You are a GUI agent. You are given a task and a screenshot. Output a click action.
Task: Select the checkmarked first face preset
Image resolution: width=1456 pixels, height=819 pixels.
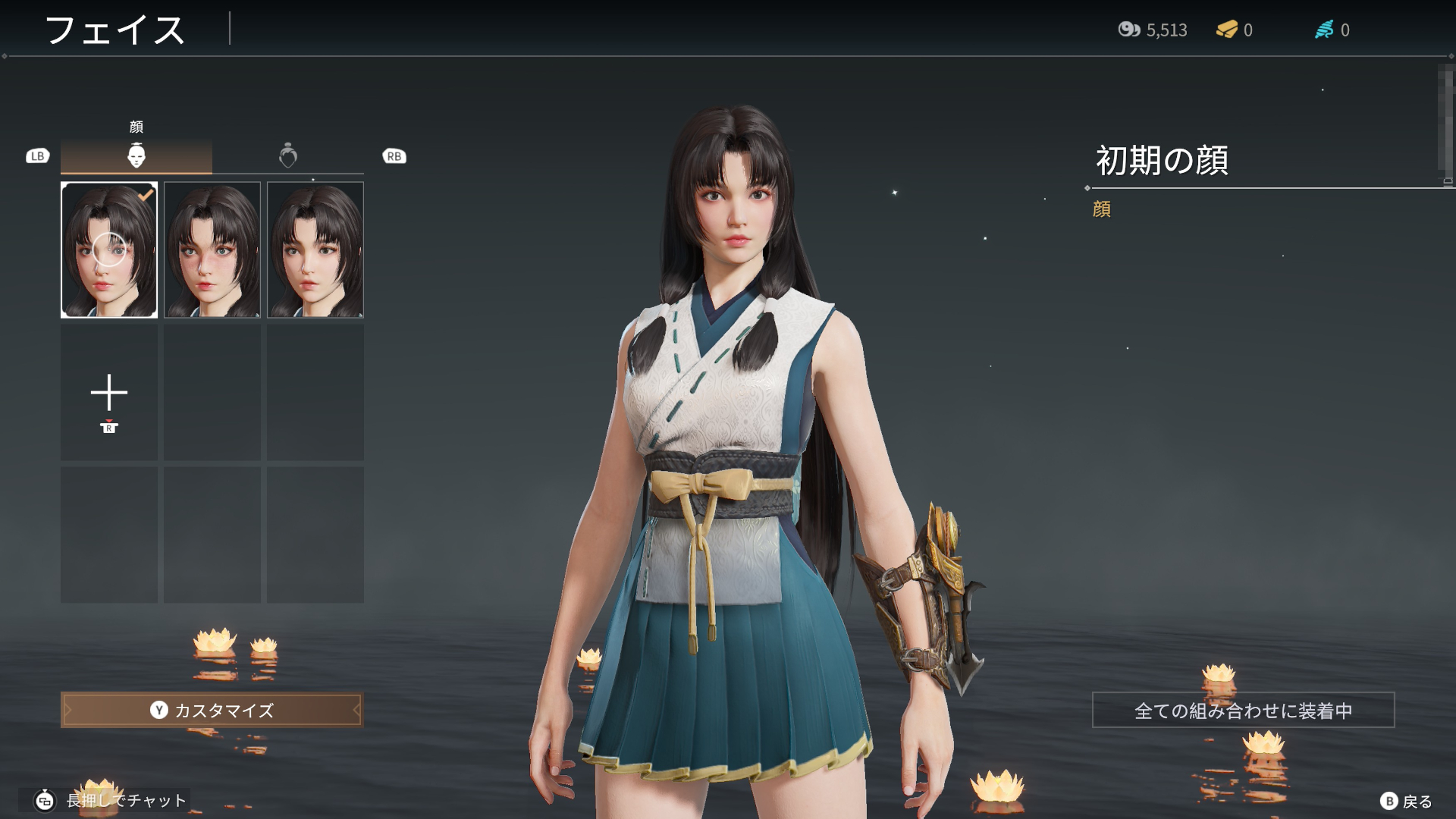coord(109,249)
